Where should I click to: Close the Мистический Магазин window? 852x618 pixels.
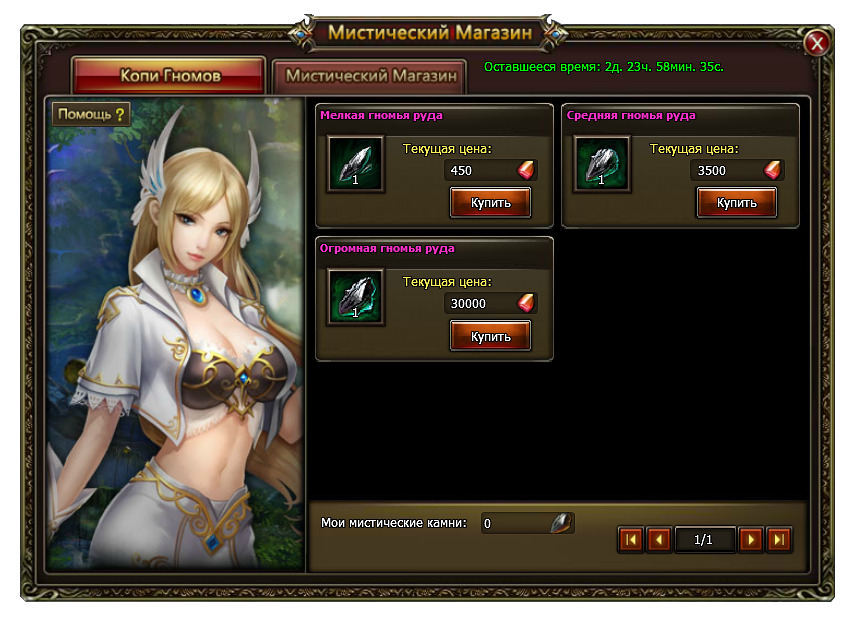tap(817, 43)
